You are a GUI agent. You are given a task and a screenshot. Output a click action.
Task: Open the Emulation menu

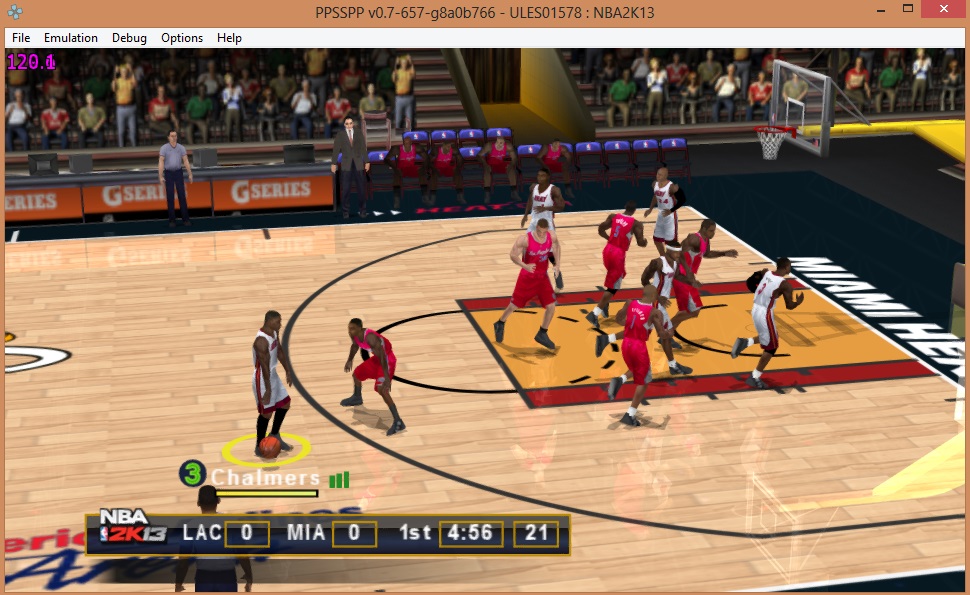point(71,38)
